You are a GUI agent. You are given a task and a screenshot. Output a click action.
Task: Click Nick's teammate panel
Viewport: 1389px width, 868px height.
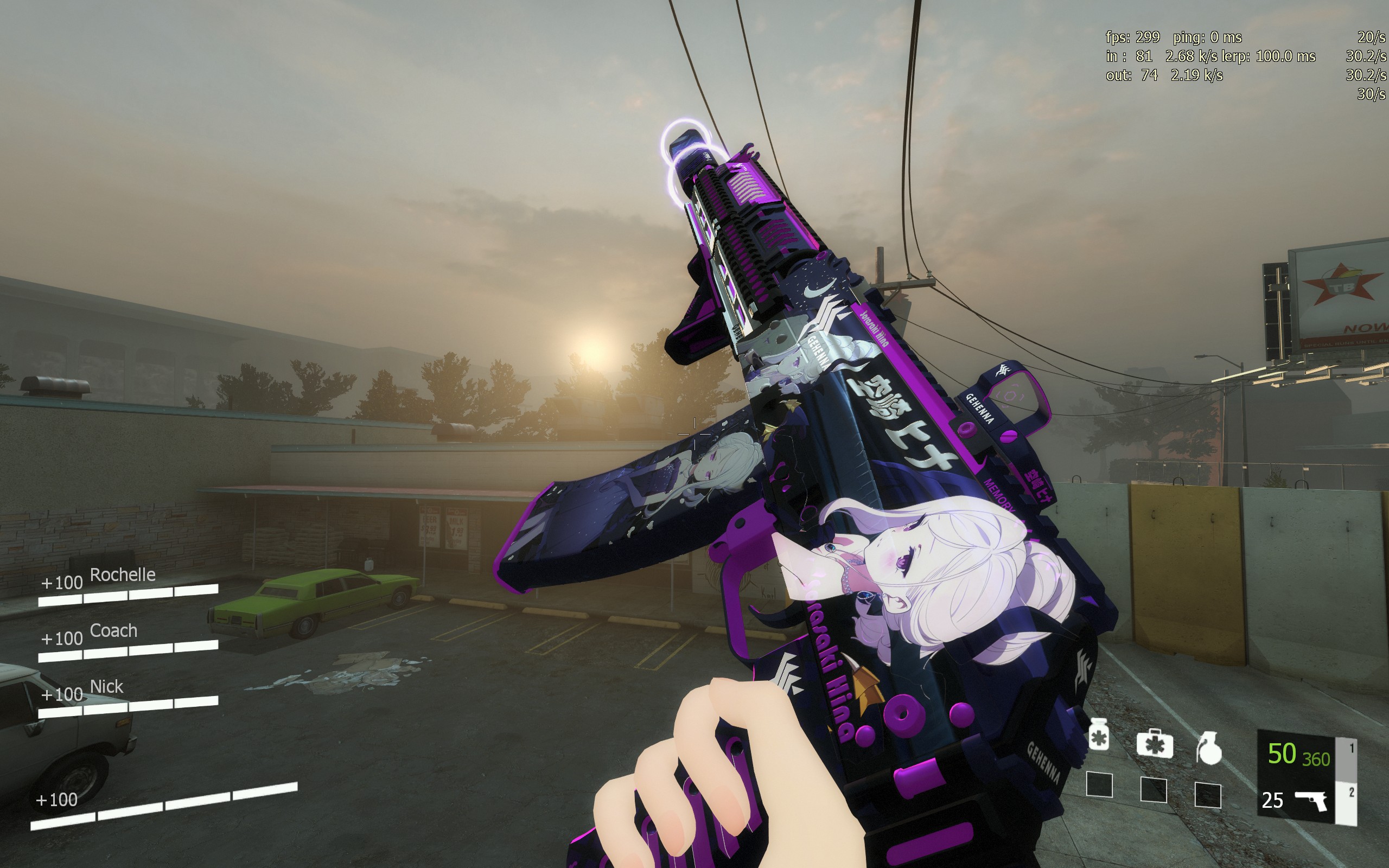click(x=129, y=697)
